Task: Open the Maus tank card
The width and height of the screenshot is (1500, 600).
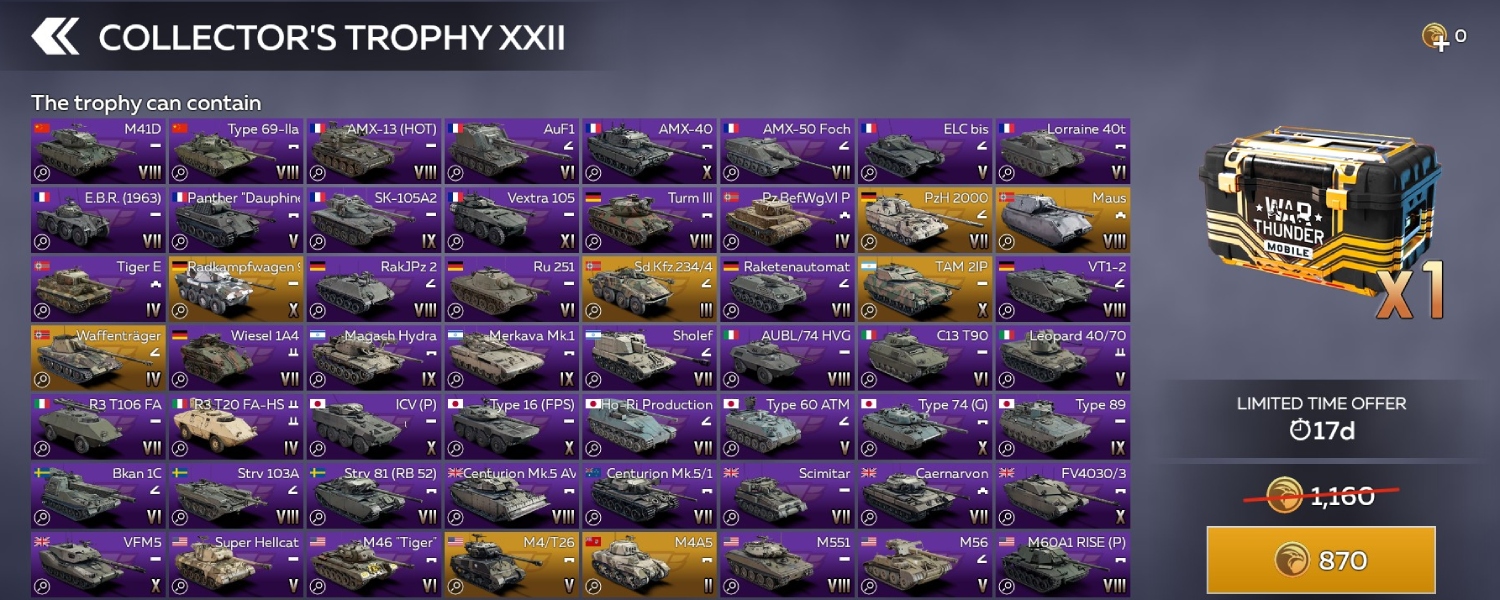Action: pyautogui.click(x=1063, y=220)
